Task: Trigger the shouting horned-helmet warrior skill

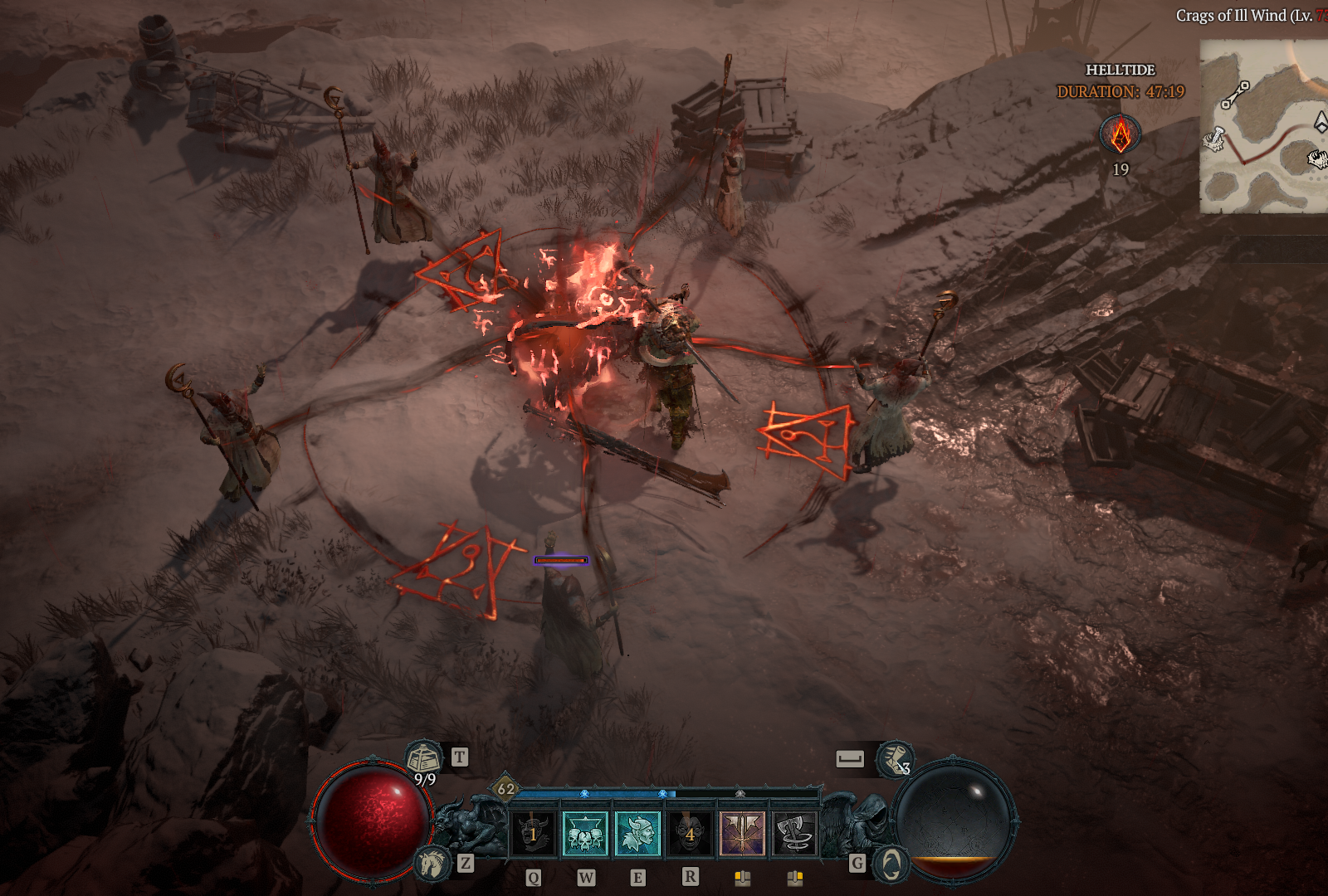Action: [637, 833]
